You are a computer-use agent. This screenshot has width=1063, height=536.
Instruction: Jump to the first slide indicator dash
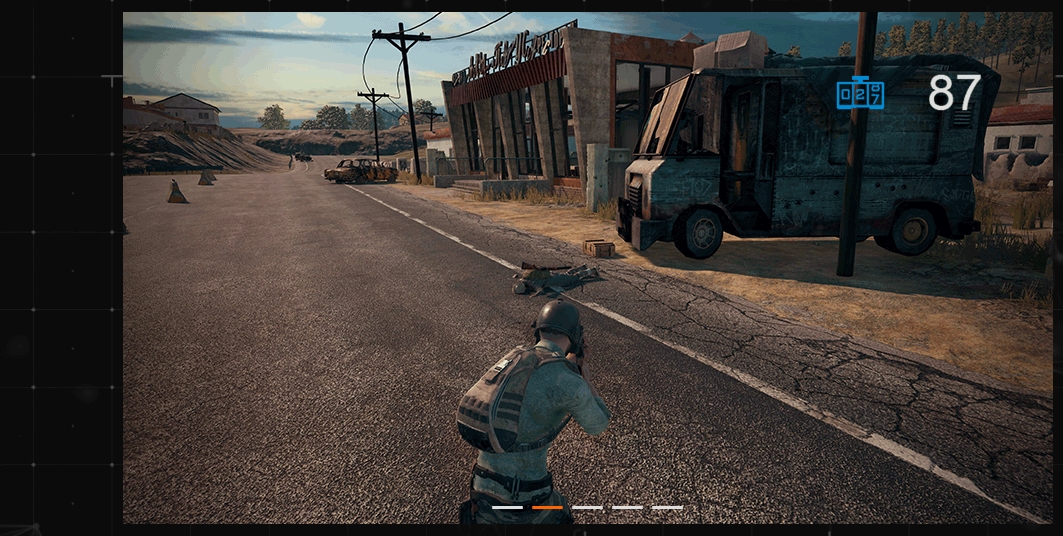507,507
